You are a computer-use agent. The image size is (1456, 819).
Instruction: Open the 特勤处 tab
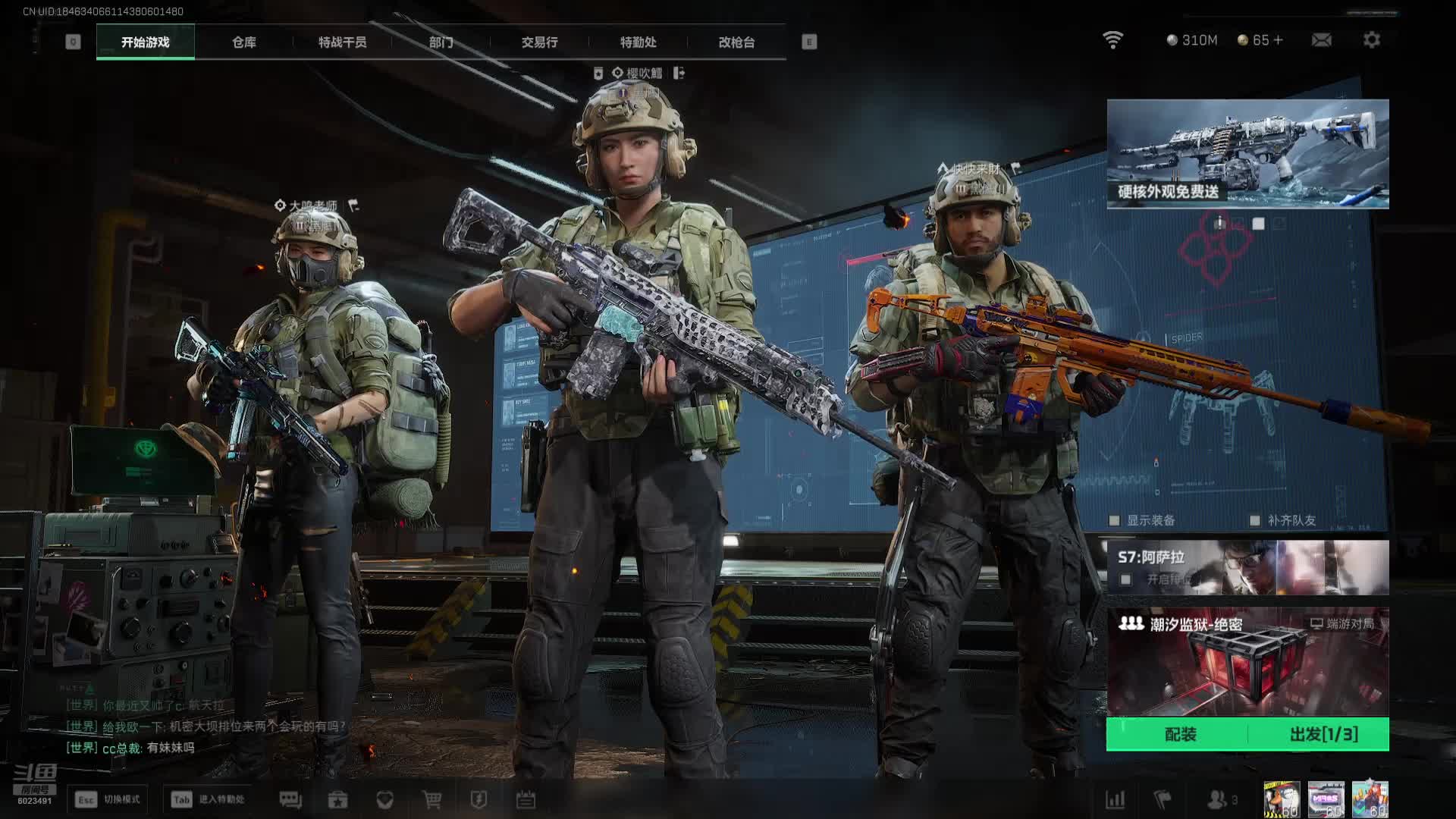[638, 42]
